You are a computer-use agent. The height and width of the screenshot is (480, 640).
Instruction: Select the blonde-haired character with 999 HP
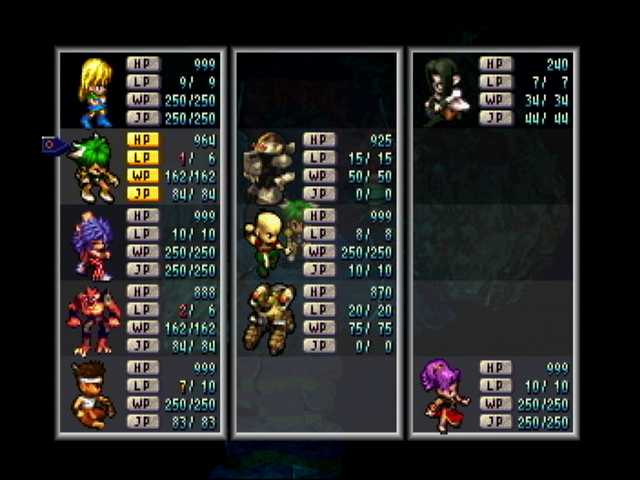pos(95,91)
